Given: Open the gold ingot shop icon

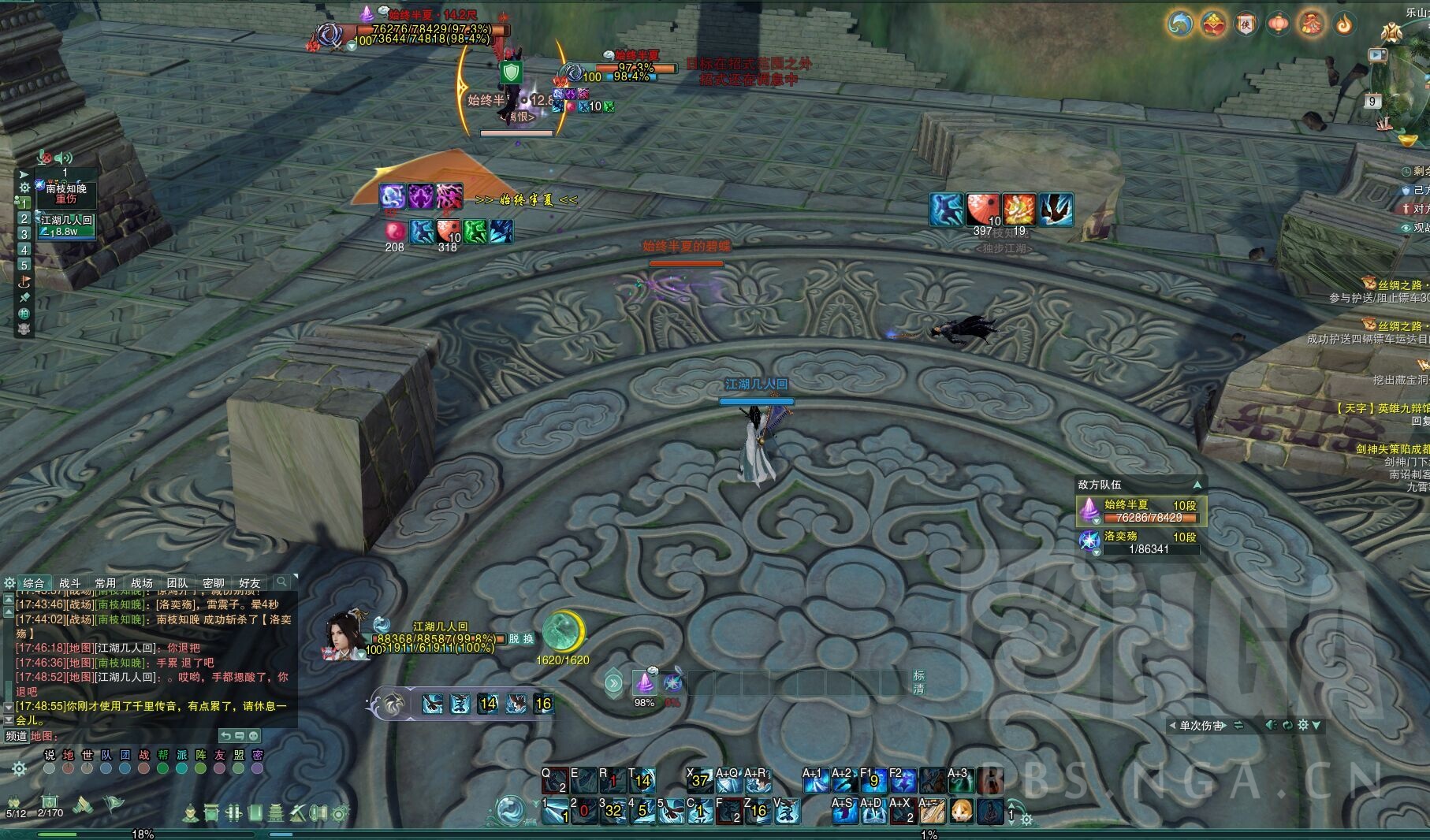Looking at the screenshot, I should (x=1408, y=140).
